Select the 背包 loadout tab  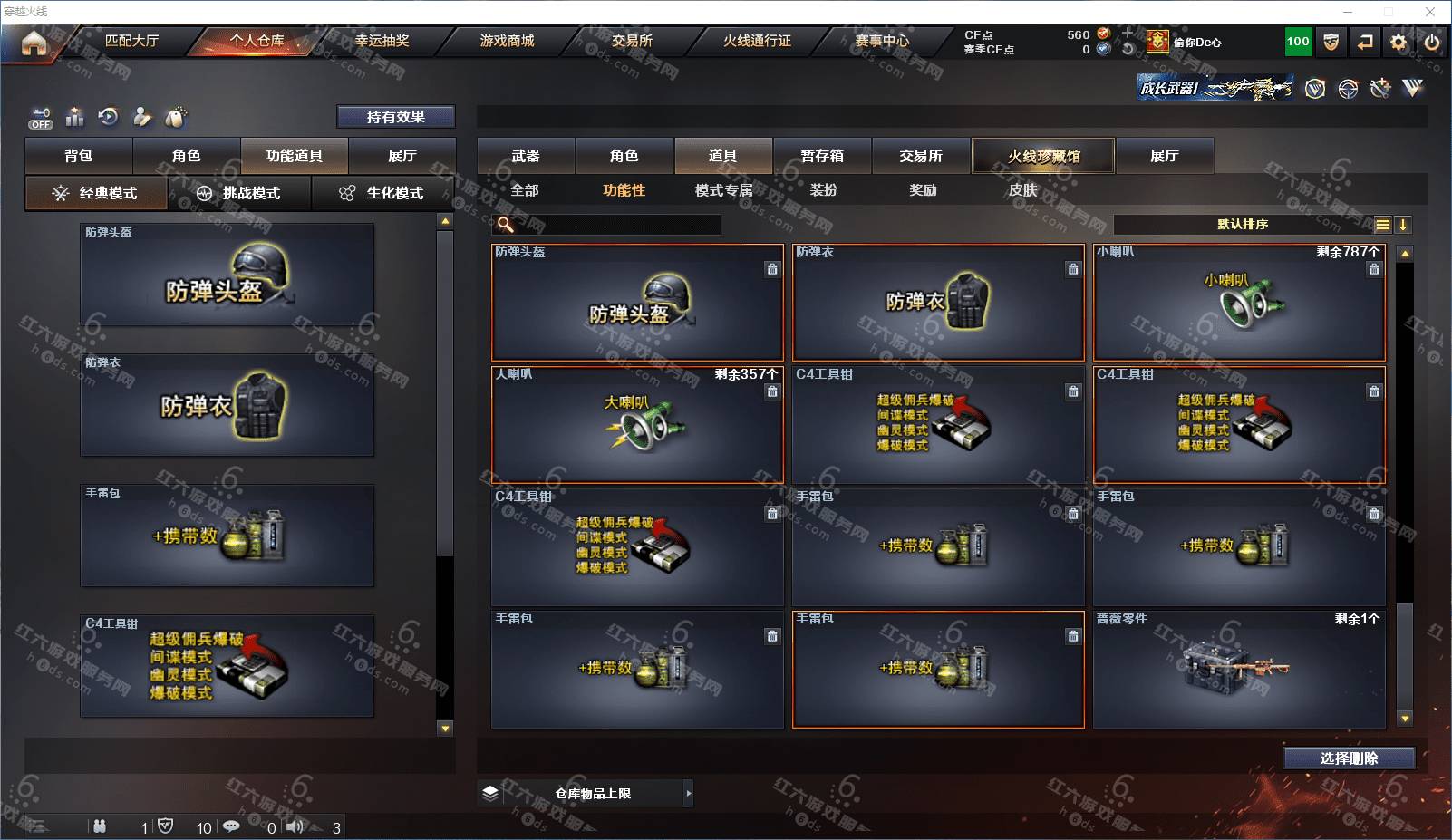(x=79, y=156)
